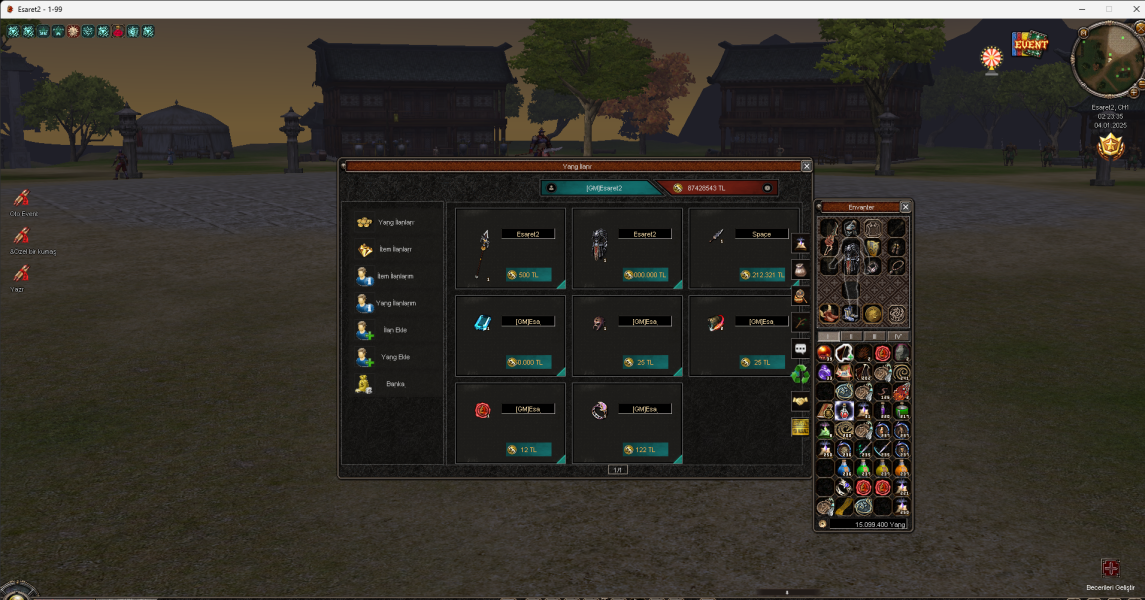Choose the İlan Ekle option
Screen dimensions: 1145x600
coord(388,330)
